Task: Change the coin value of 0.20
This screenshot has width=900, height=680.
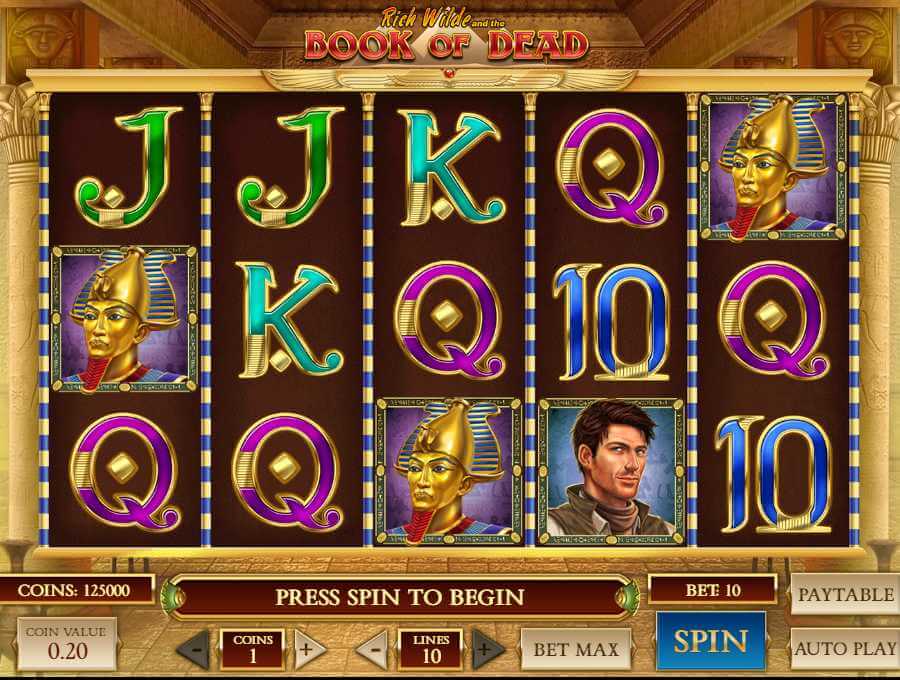Action: [67, 643]
